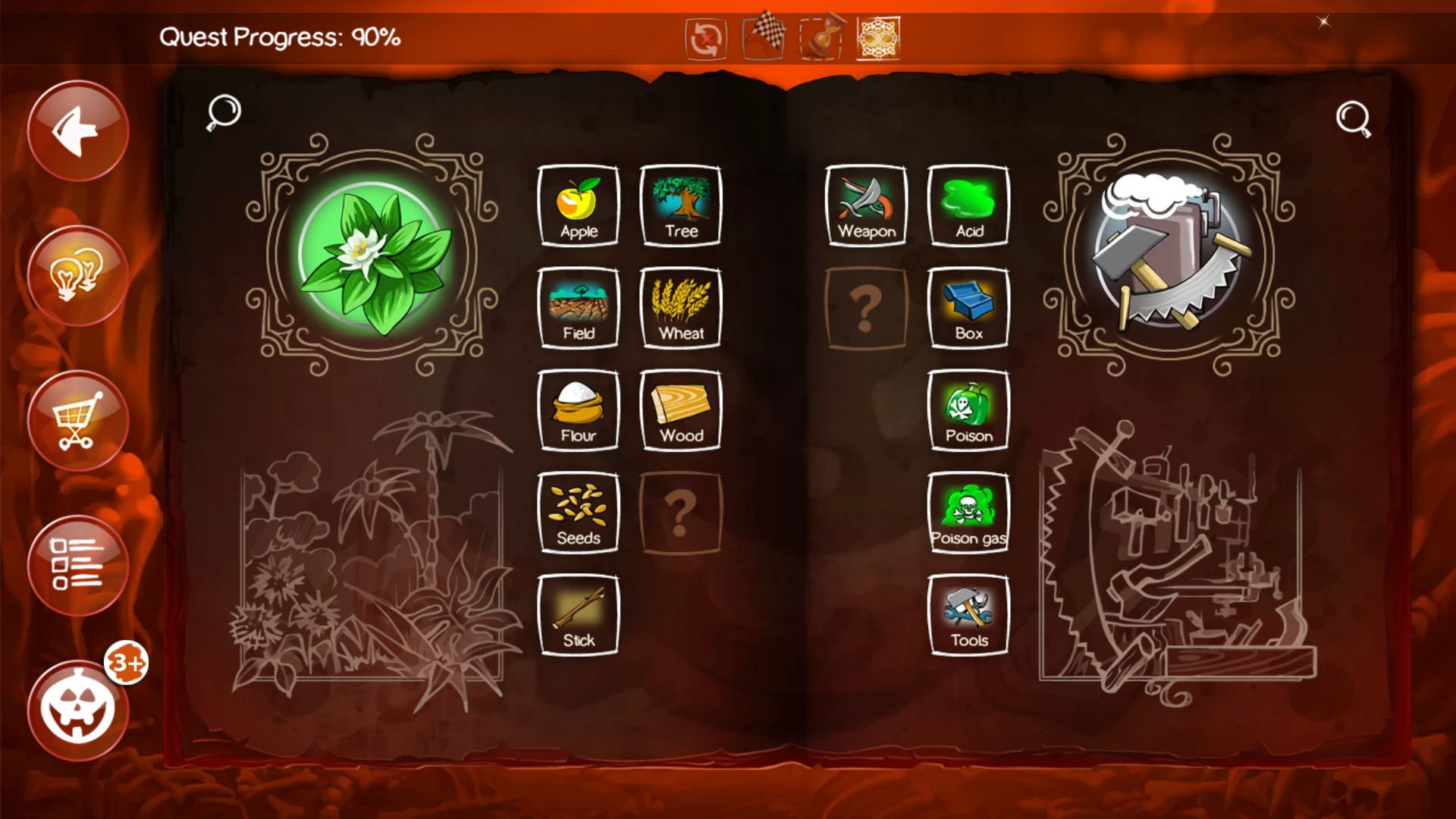
Task: Pick the Tools element
Action: 968,614
